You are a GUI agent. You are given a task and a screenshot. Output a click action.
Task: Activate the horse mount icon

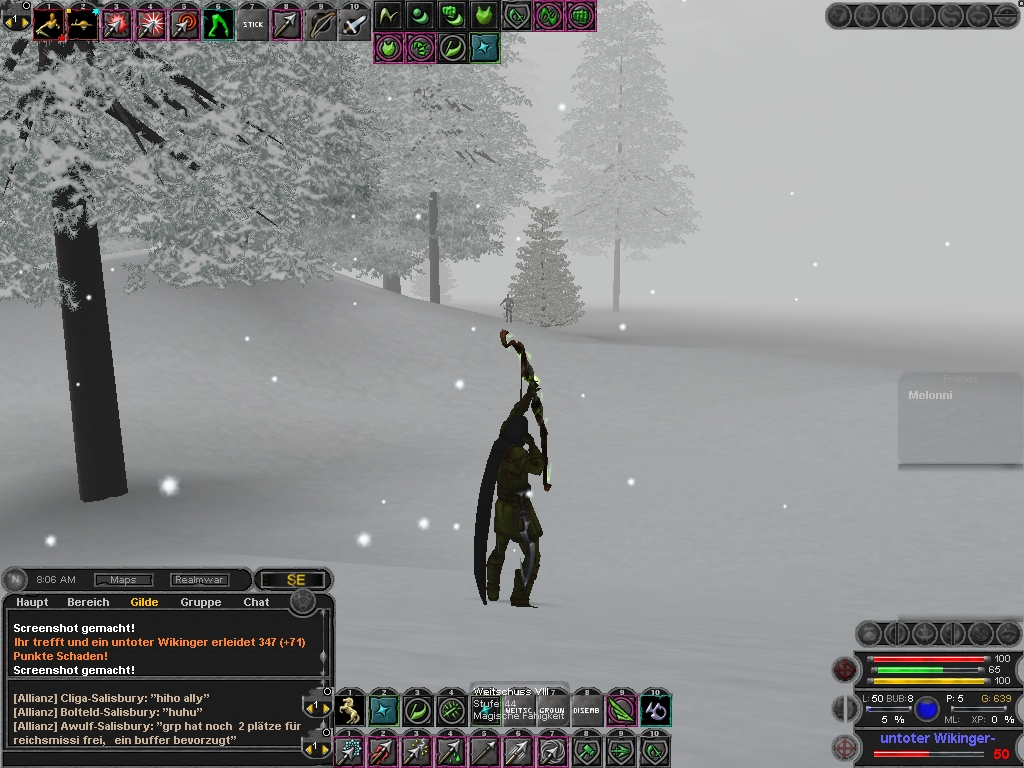[350, 710]
